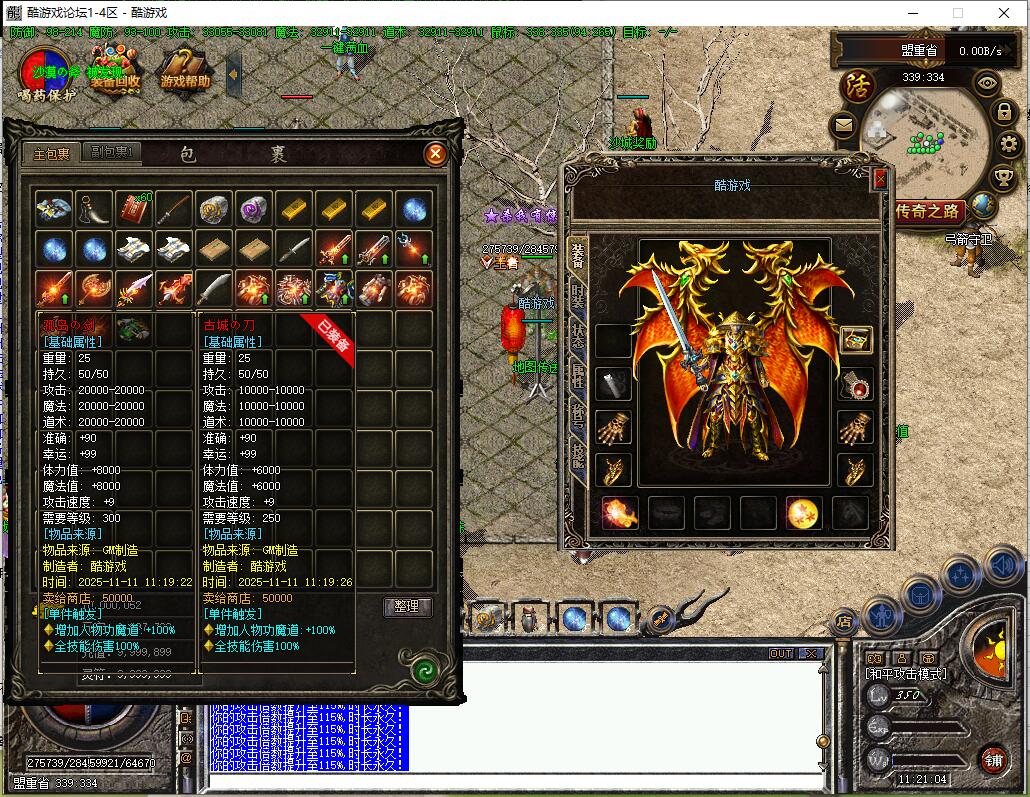Close the character equipment panel

(x=880, y=179)
